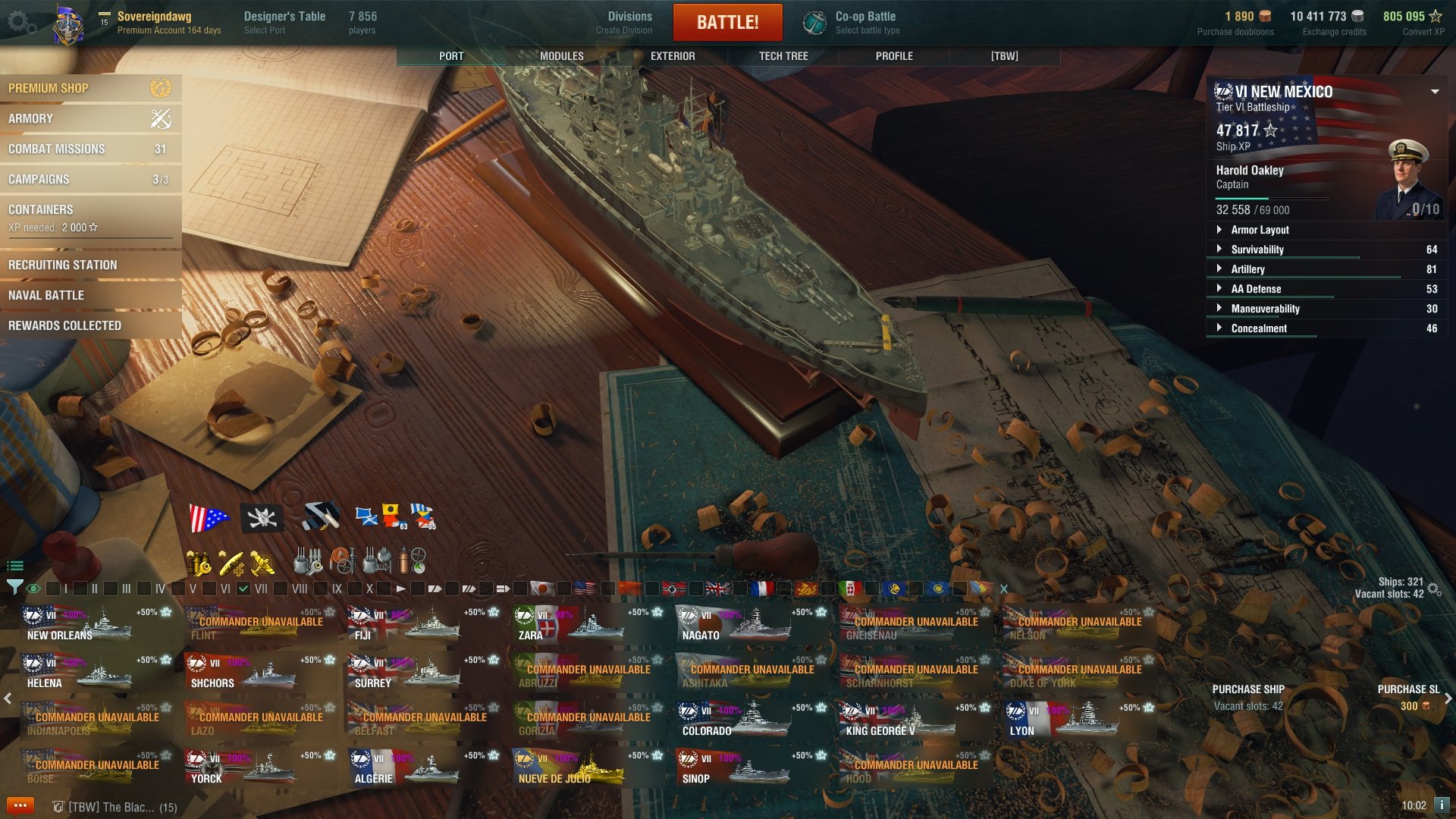Toggle the Tier VII filter checkbox
The height and width of the screenshot is (819, 1456).
(x=243, y=588)
